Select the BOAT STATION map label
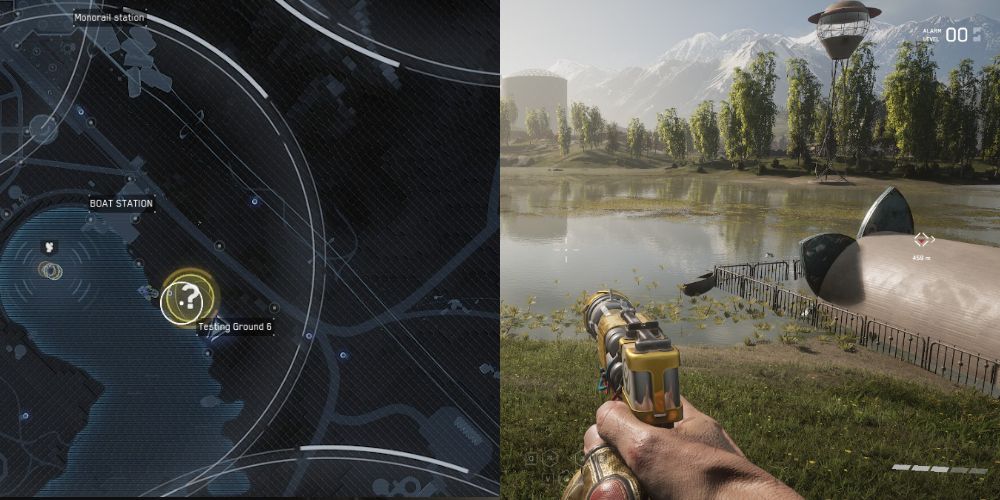Screen dimensions: 1000x500 [121, 204]
